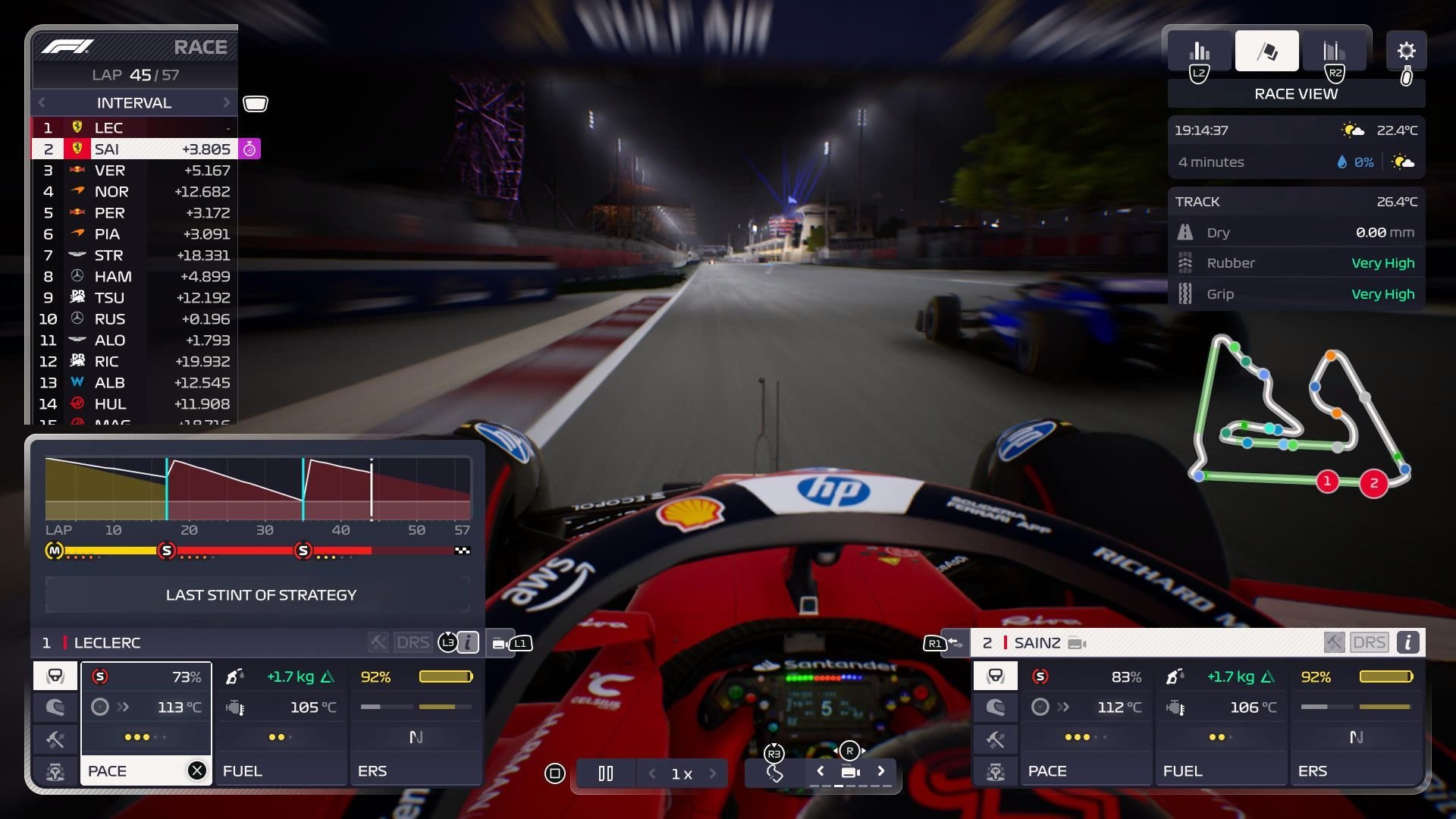The image size is (1456, 819).
Task: Toggle the info button on Sainz's panel
Action: (1409, 642)
